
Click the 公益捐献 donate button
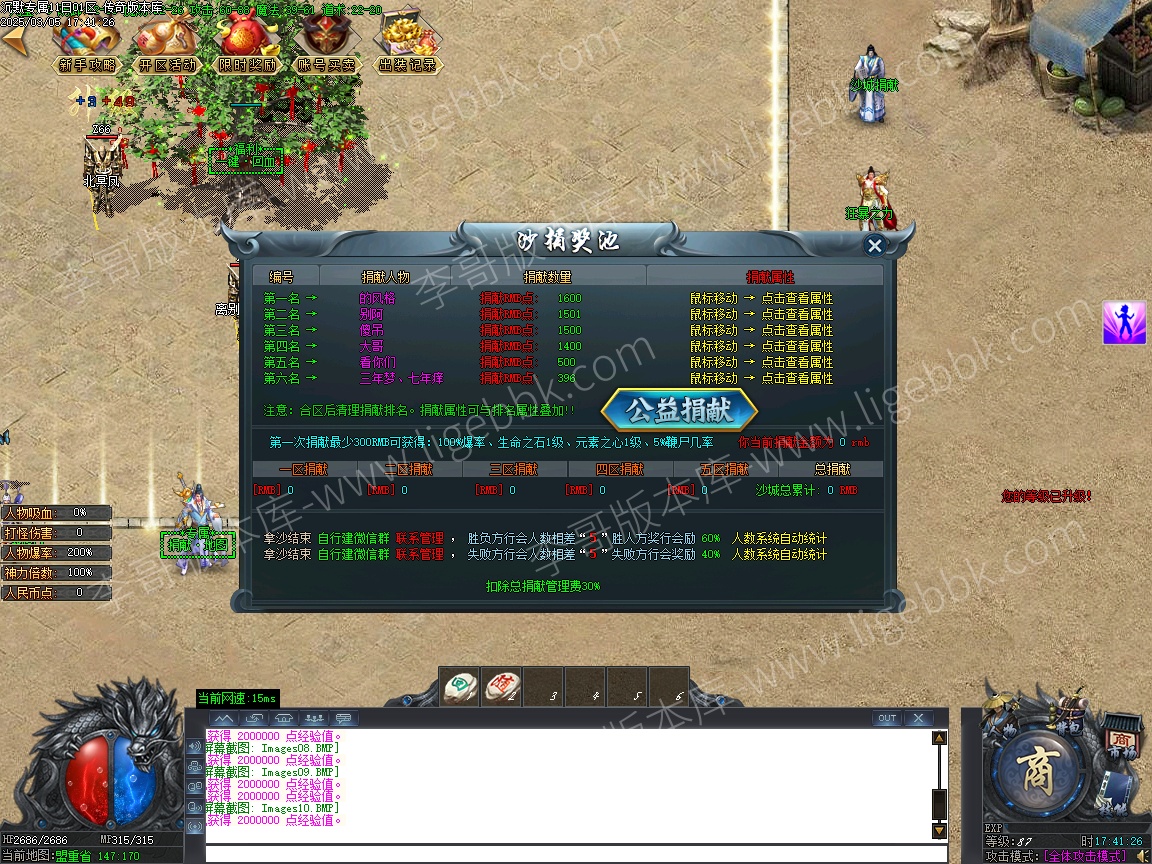click(679, 410)
